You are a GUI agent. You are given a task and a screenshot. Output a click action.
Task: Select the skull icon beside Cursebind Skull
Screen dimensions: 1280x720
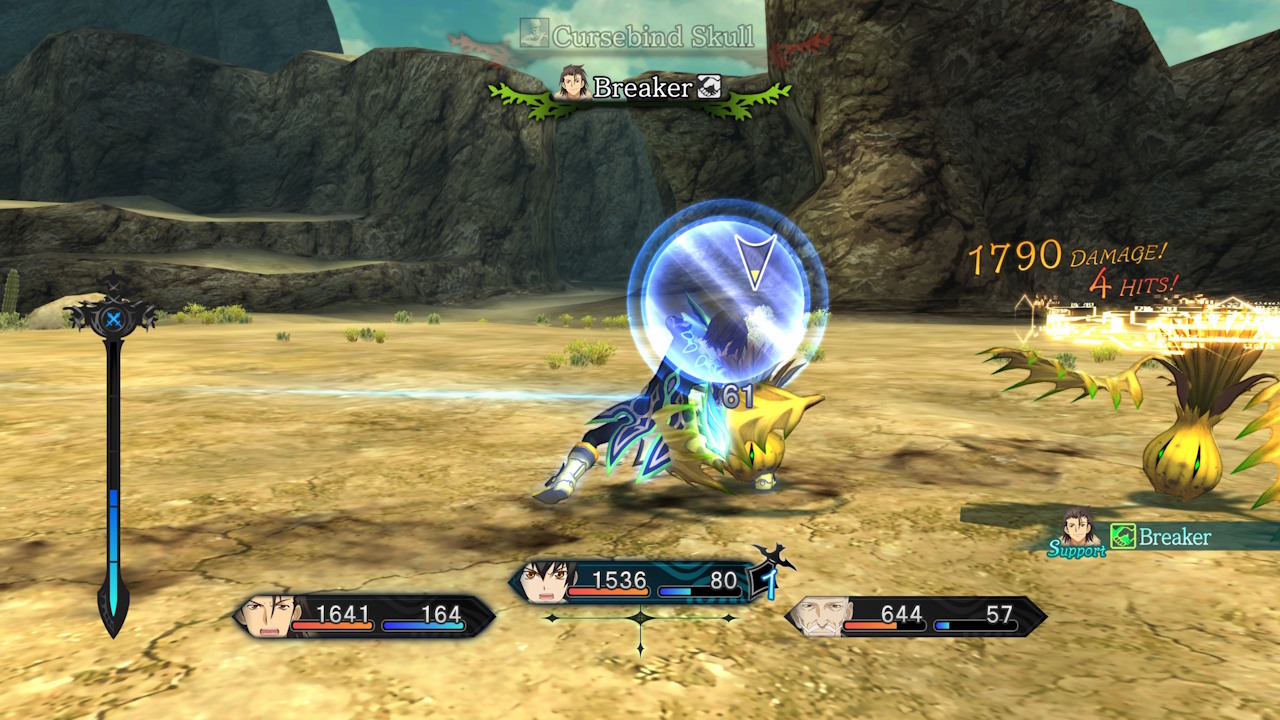(x=533, y=30)
